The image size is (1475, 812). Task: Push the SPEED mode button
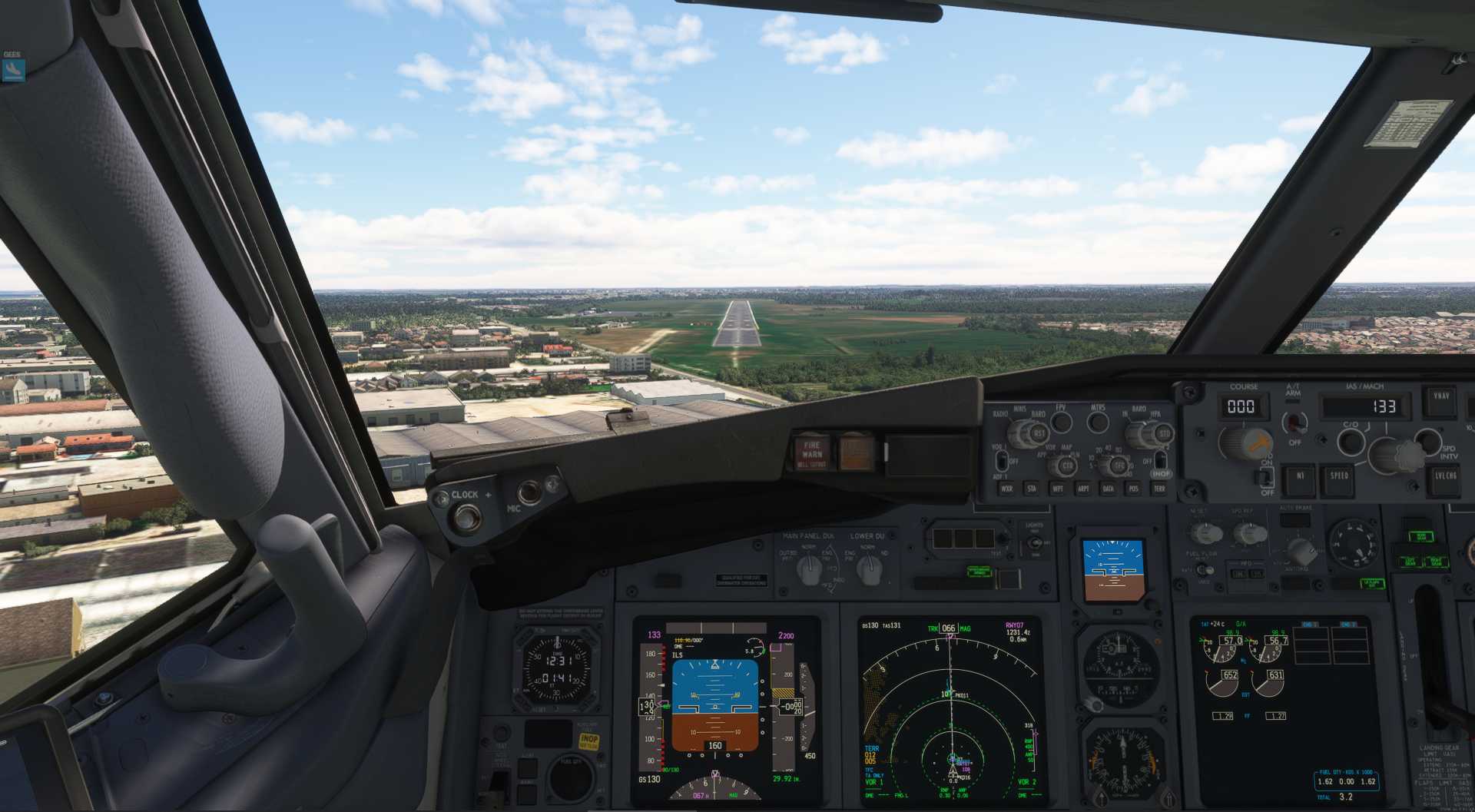1339,476
